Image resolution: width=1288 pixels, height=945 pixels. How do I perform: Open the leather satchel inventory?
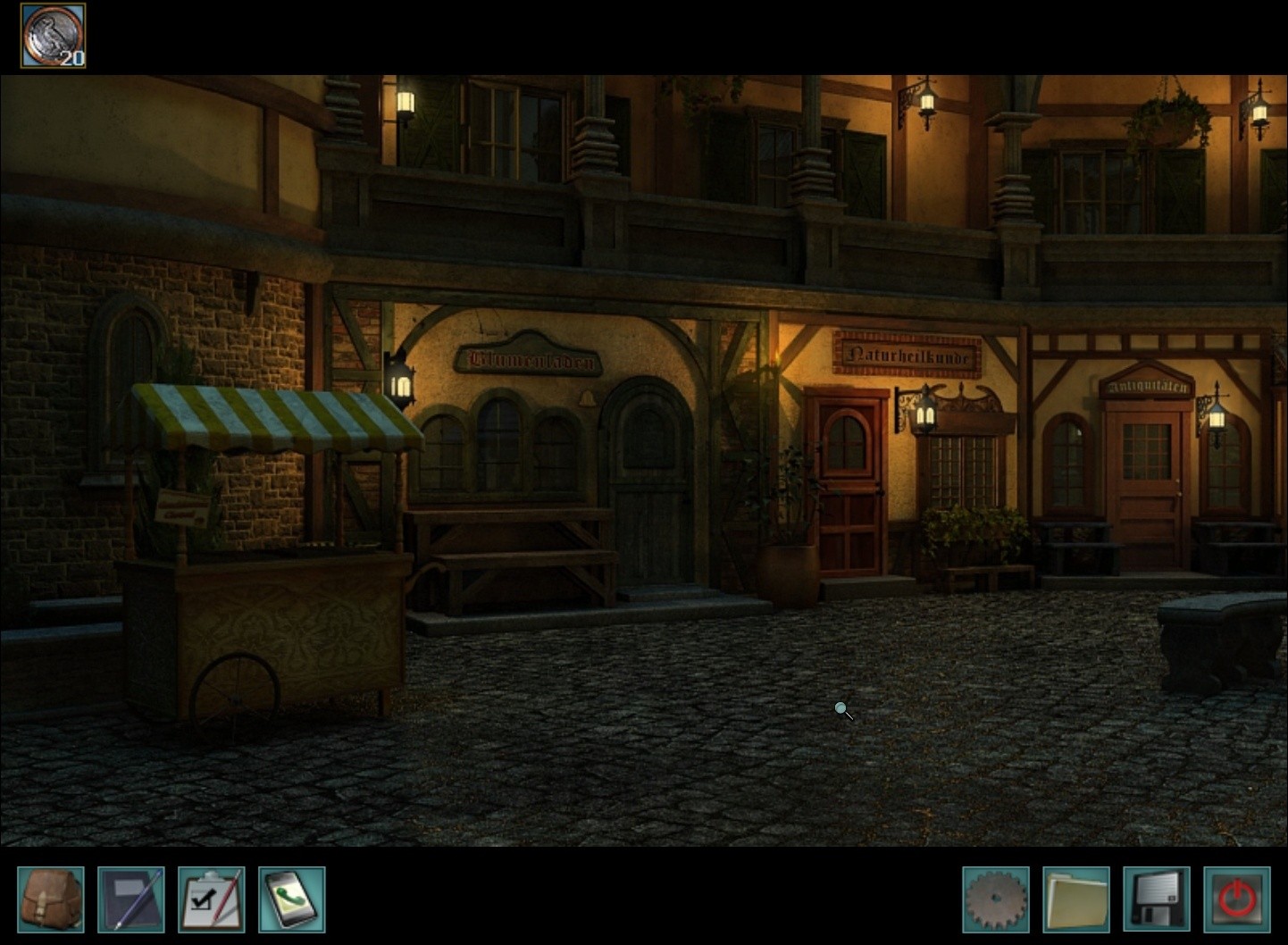[51, 899]
